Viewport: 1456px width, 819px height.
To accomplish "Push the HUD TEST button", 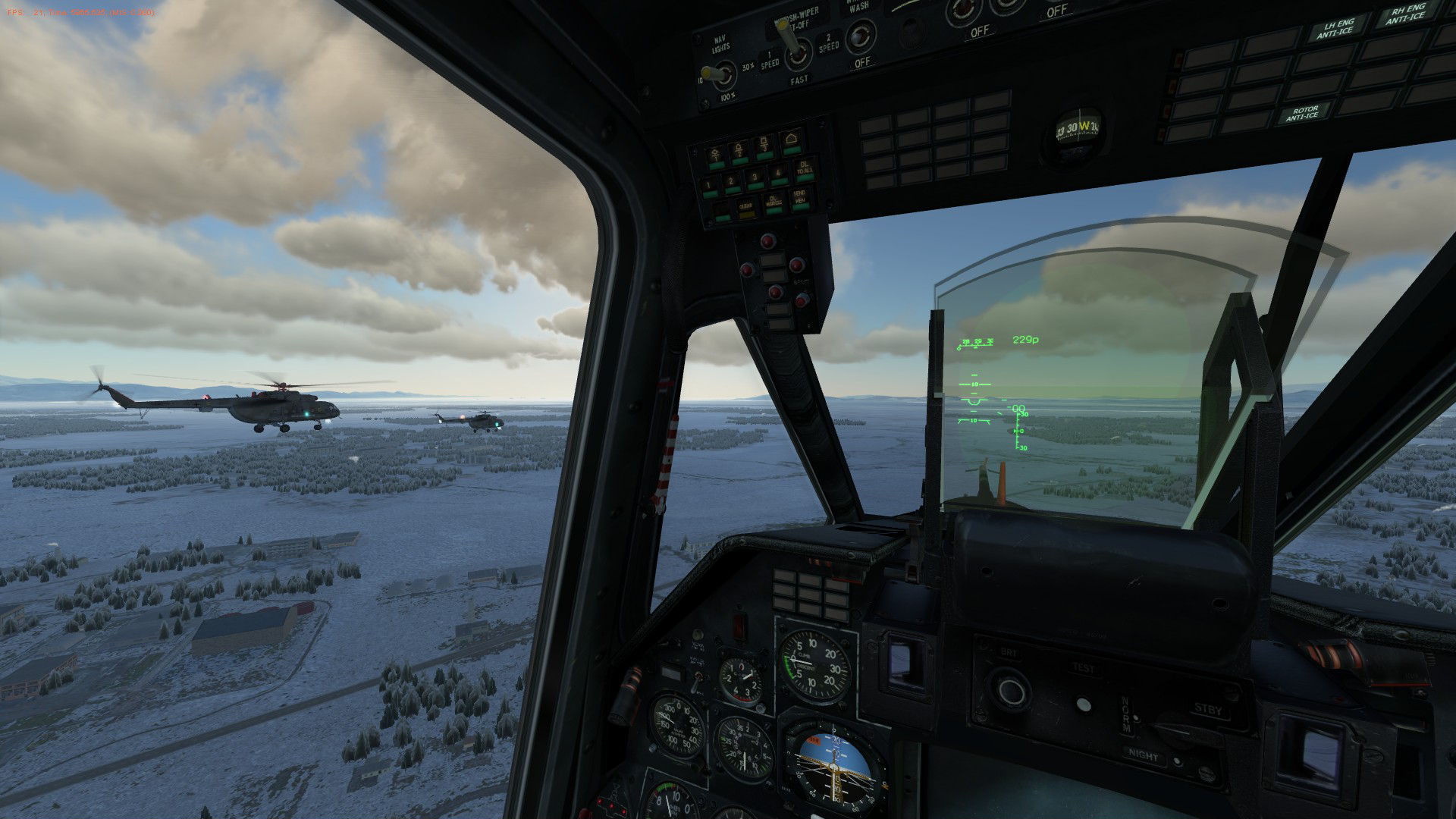I will point(1083,702).
